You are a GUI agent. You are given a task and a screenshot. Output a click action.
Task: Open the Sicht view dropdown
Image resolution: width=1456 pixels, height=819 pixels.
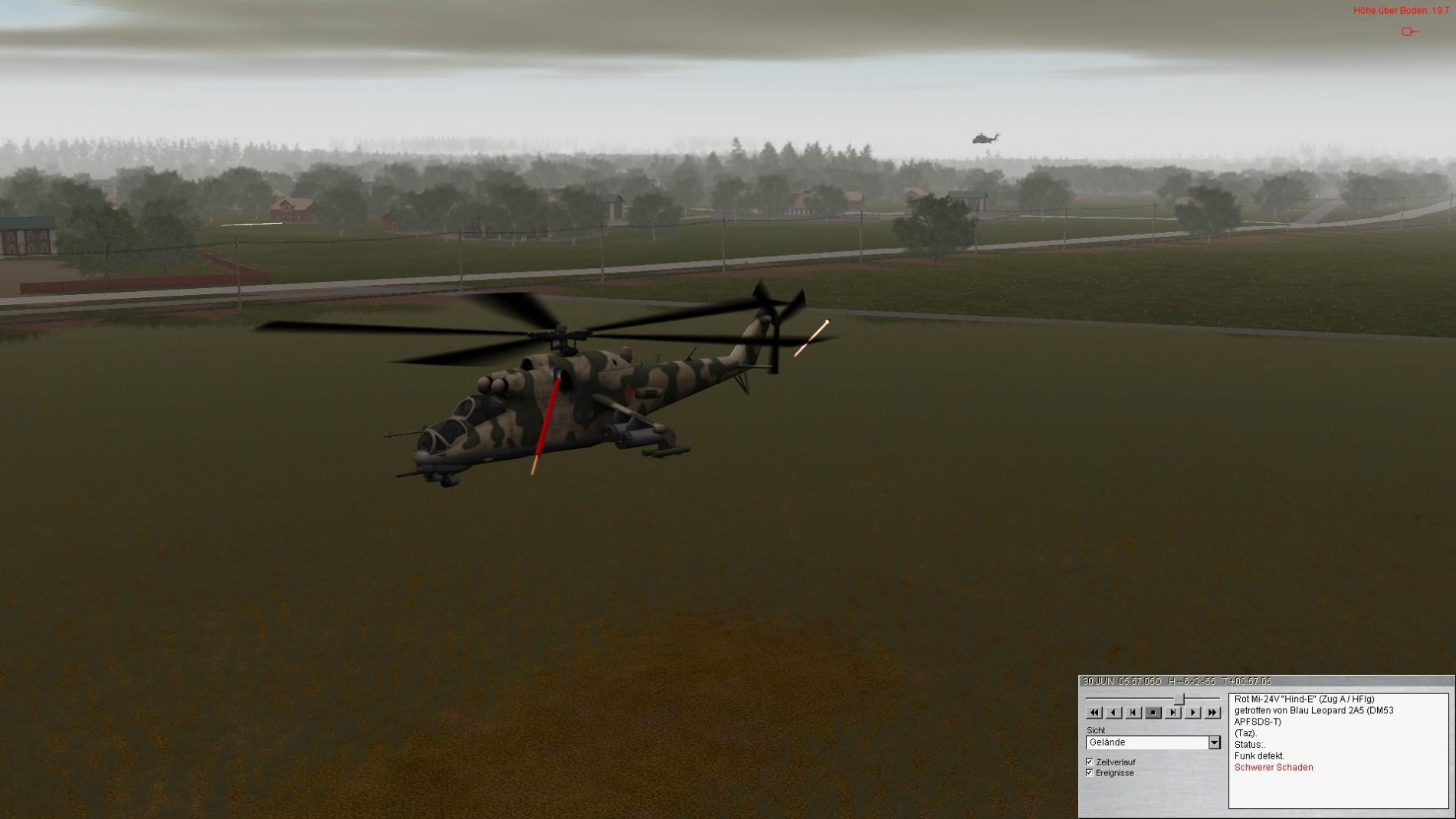click(x=1214, y=742)
